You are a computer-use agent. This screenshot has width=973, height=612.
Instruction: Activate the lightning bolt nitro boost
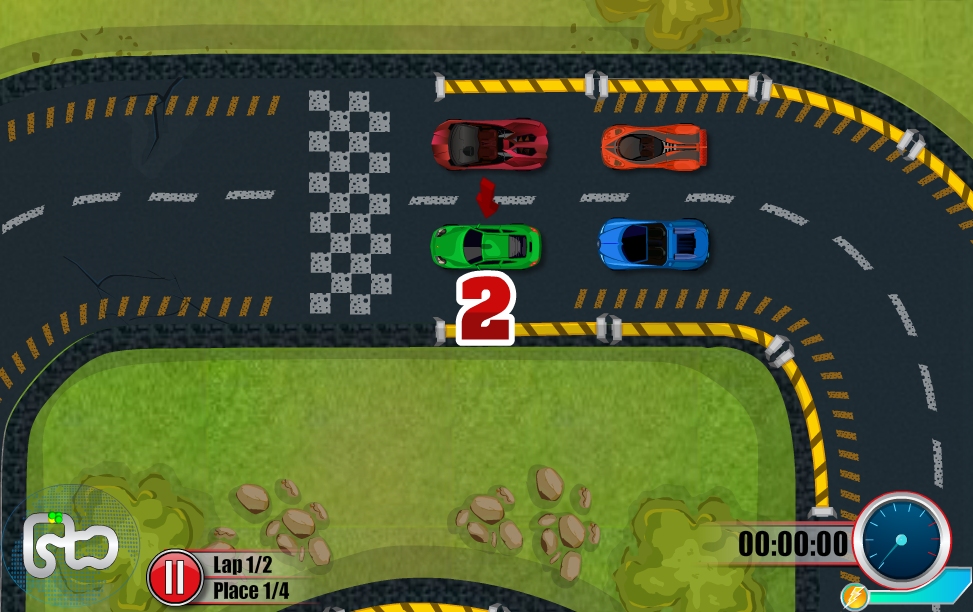(x=855, y=597)
